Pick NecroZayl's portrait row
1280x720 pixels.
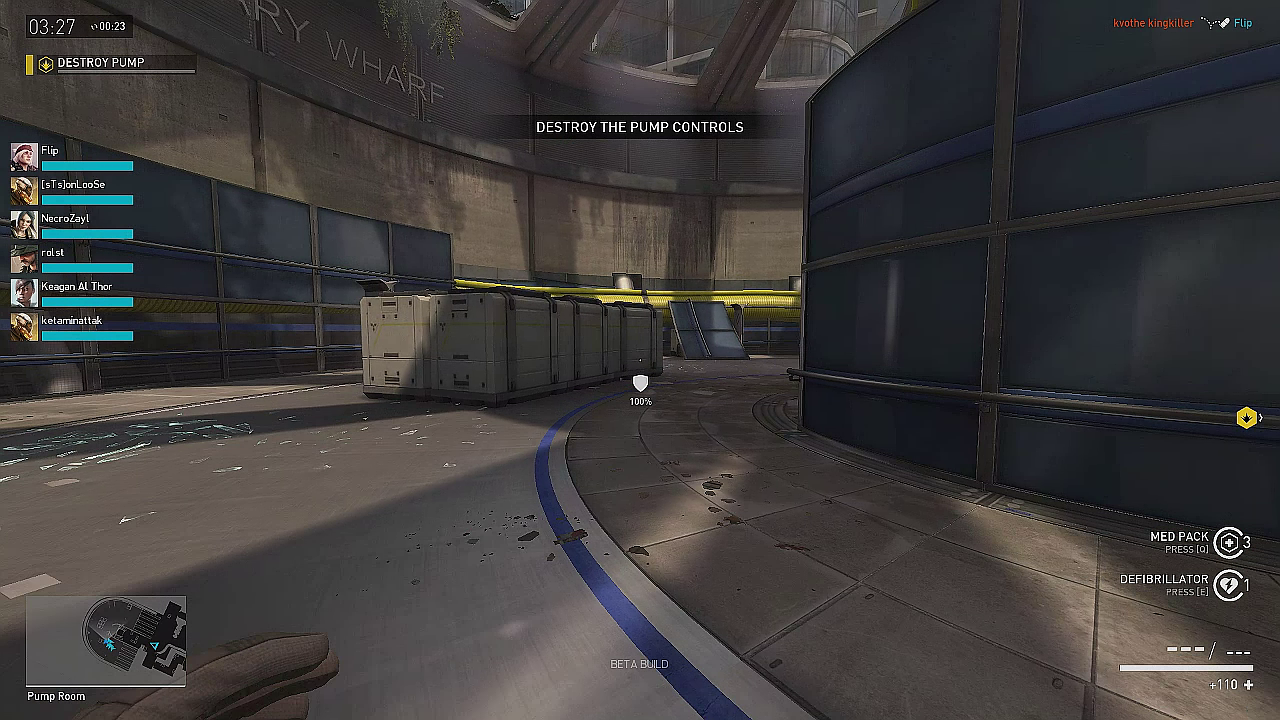coord(72,225)
